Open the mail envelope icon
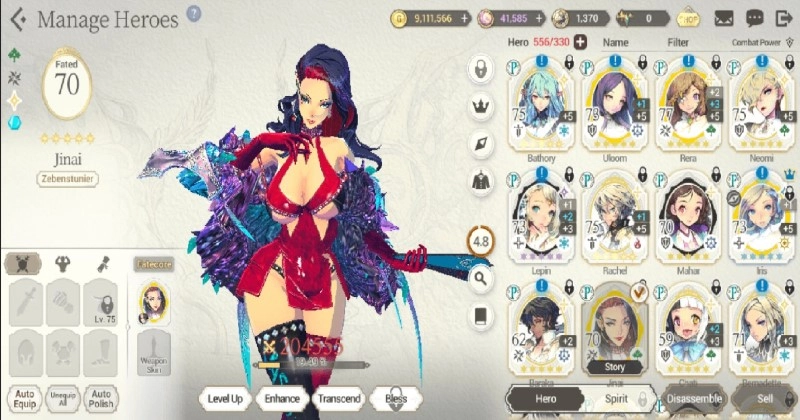Screen dimensions: 800x420 point(724,18)
